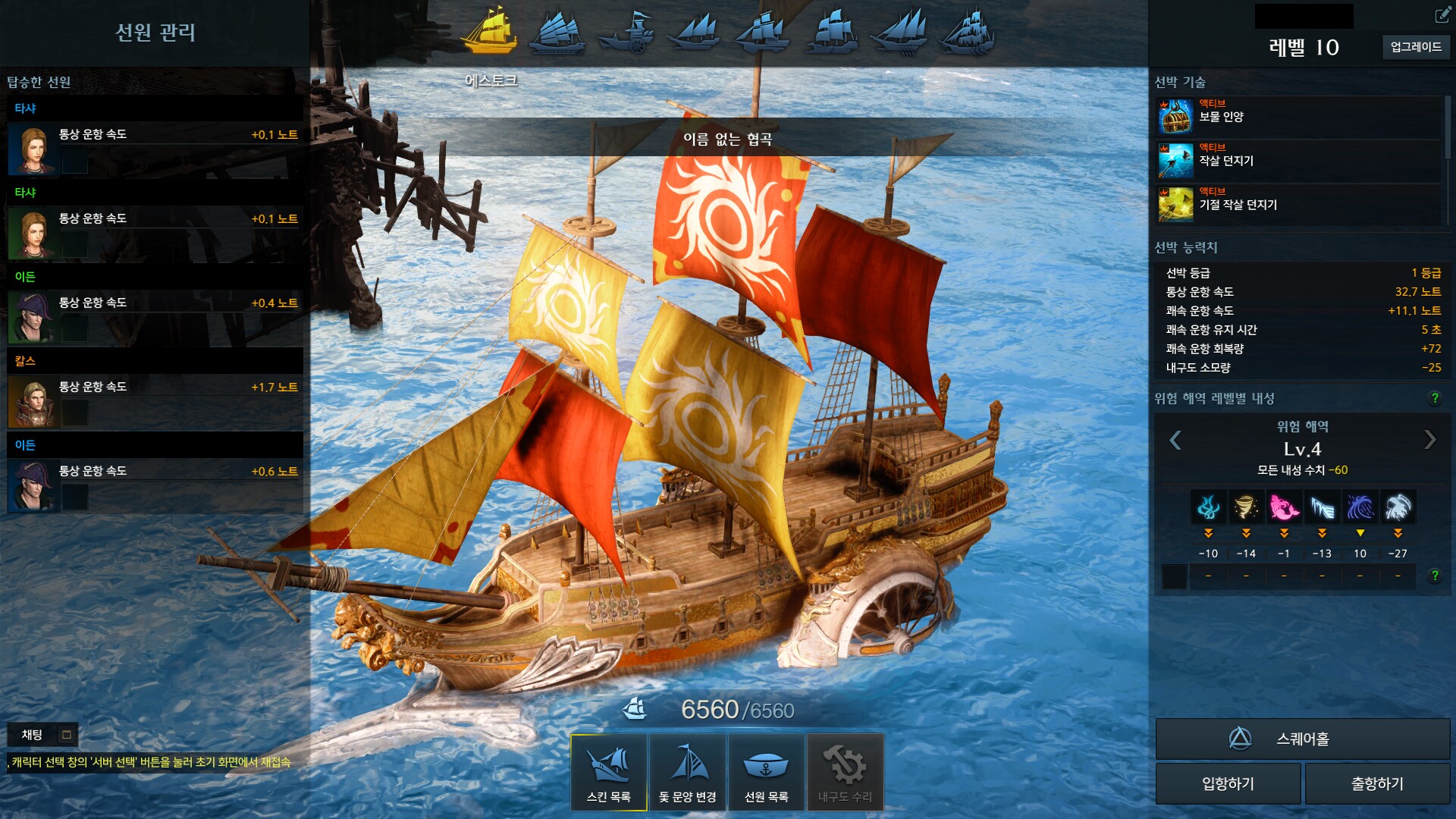Open the 선원 목록 crew list

pos(766,771)
